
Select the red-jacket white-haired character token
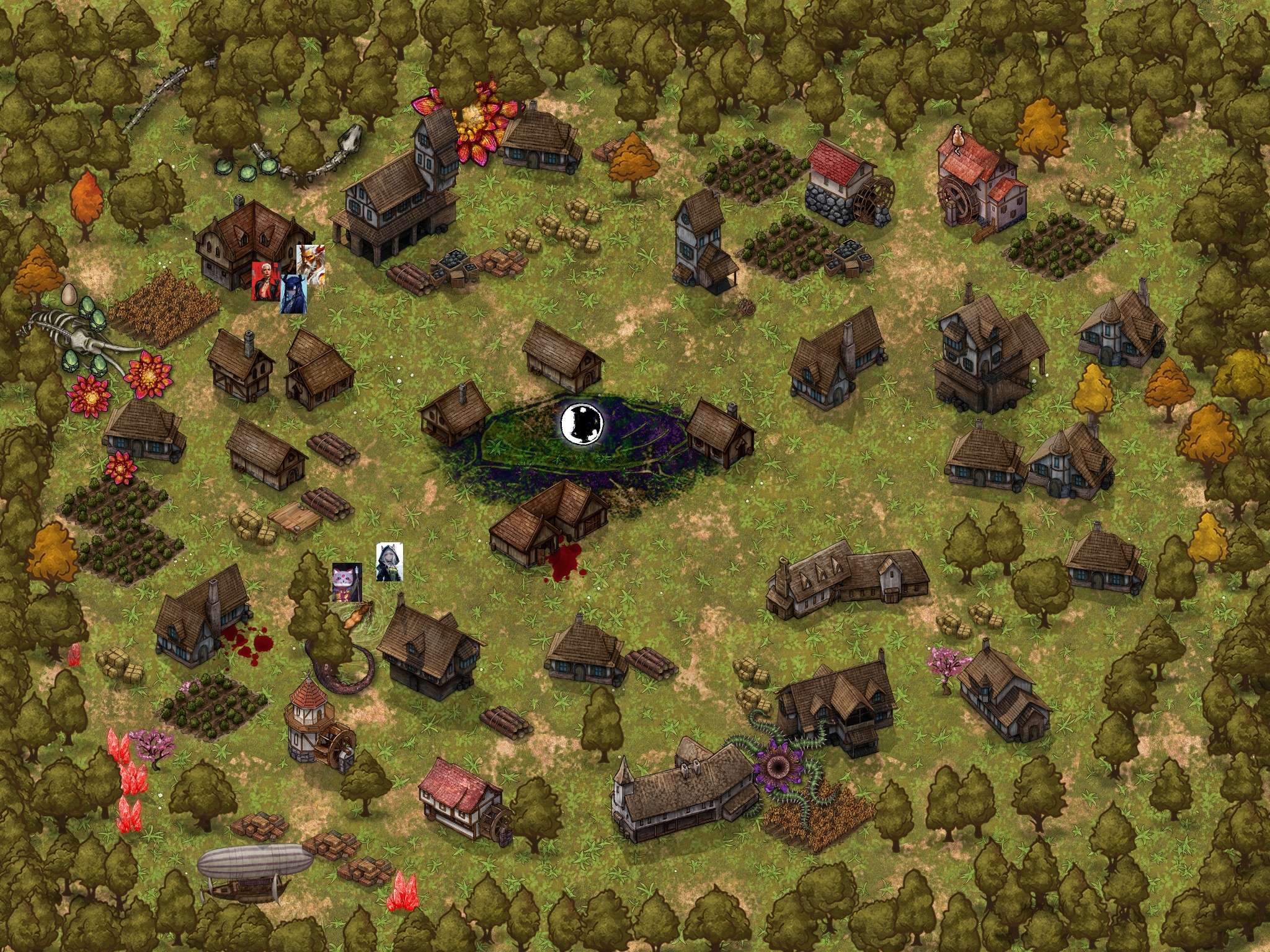[264, 281]
